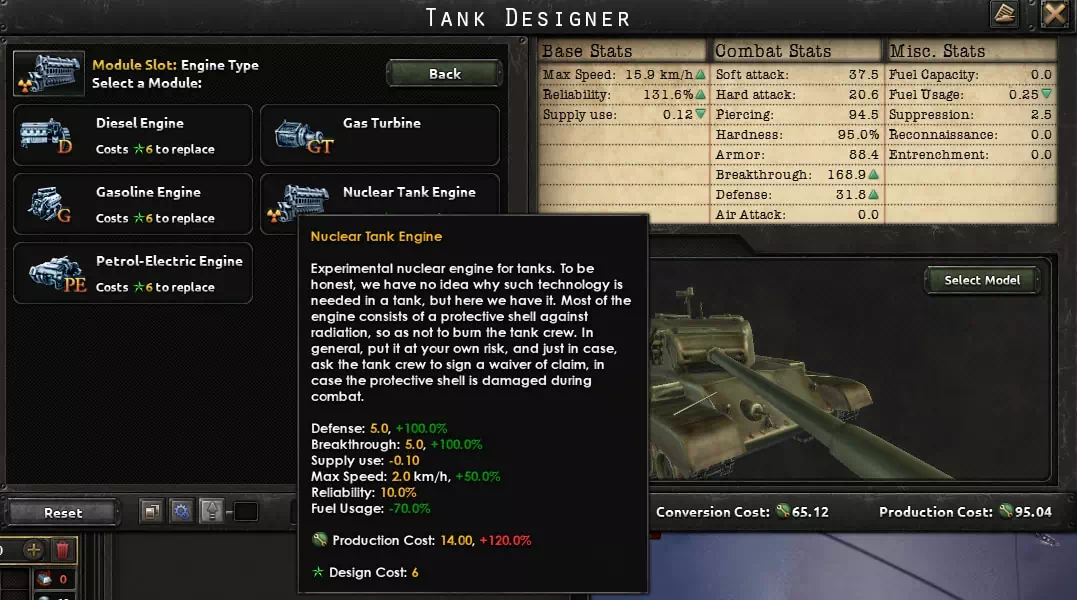This screenshot has width=1077, height=600.
Task: Click the duplicate design icon
Action: click(151, 512)
